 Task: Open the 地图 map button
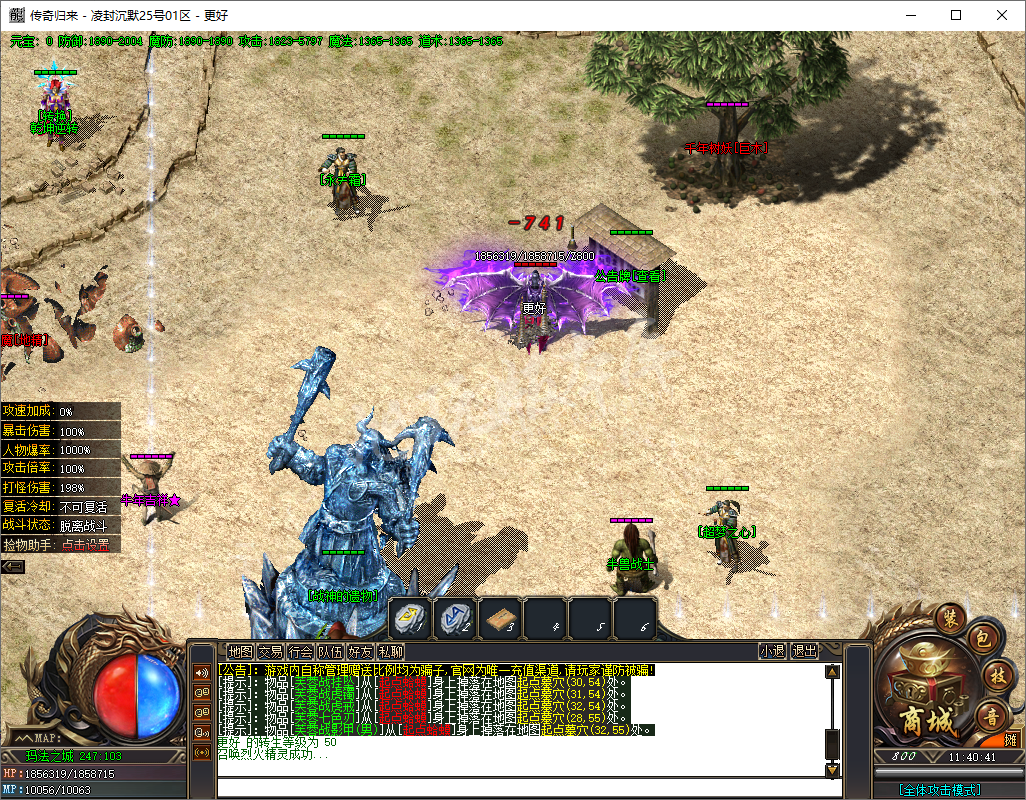(x=240, y=651)
